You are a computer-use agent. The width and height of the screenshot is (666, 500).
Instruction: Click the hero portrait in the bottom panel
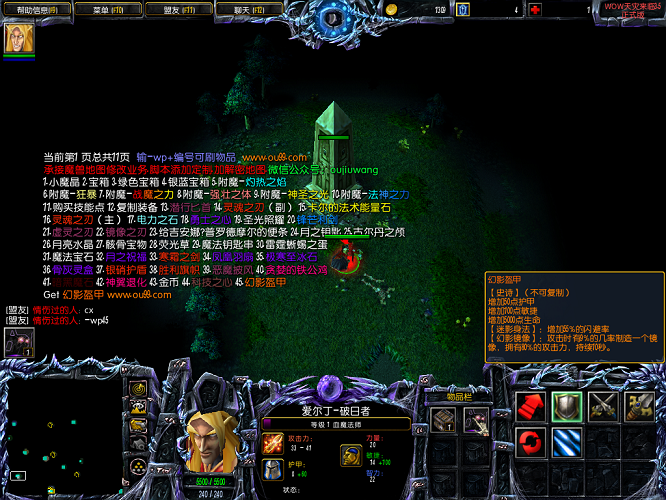[x=212, y=438]
